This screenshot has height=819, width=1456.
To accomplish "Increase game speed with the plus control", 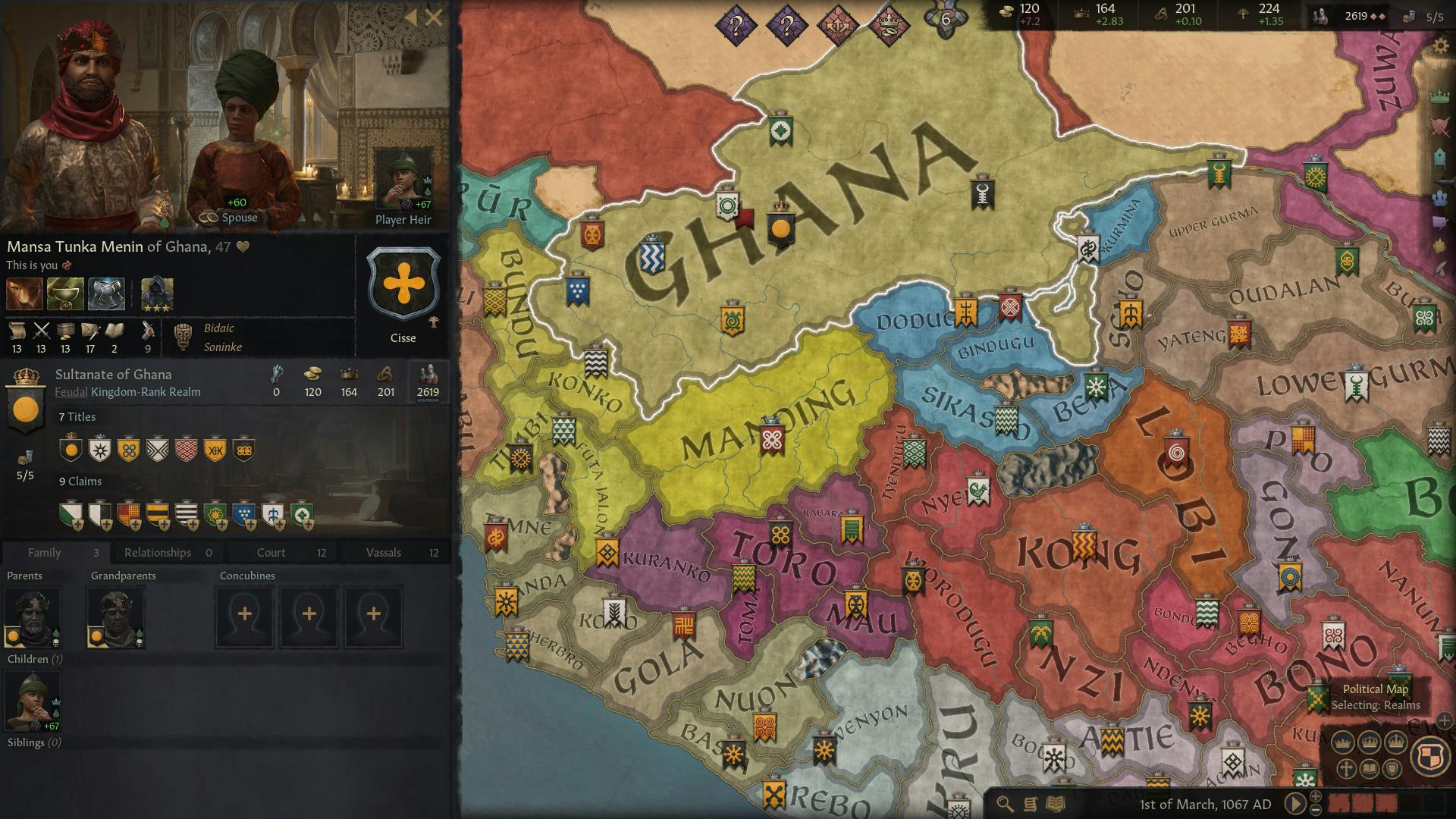I will [x=1315, y=798].
